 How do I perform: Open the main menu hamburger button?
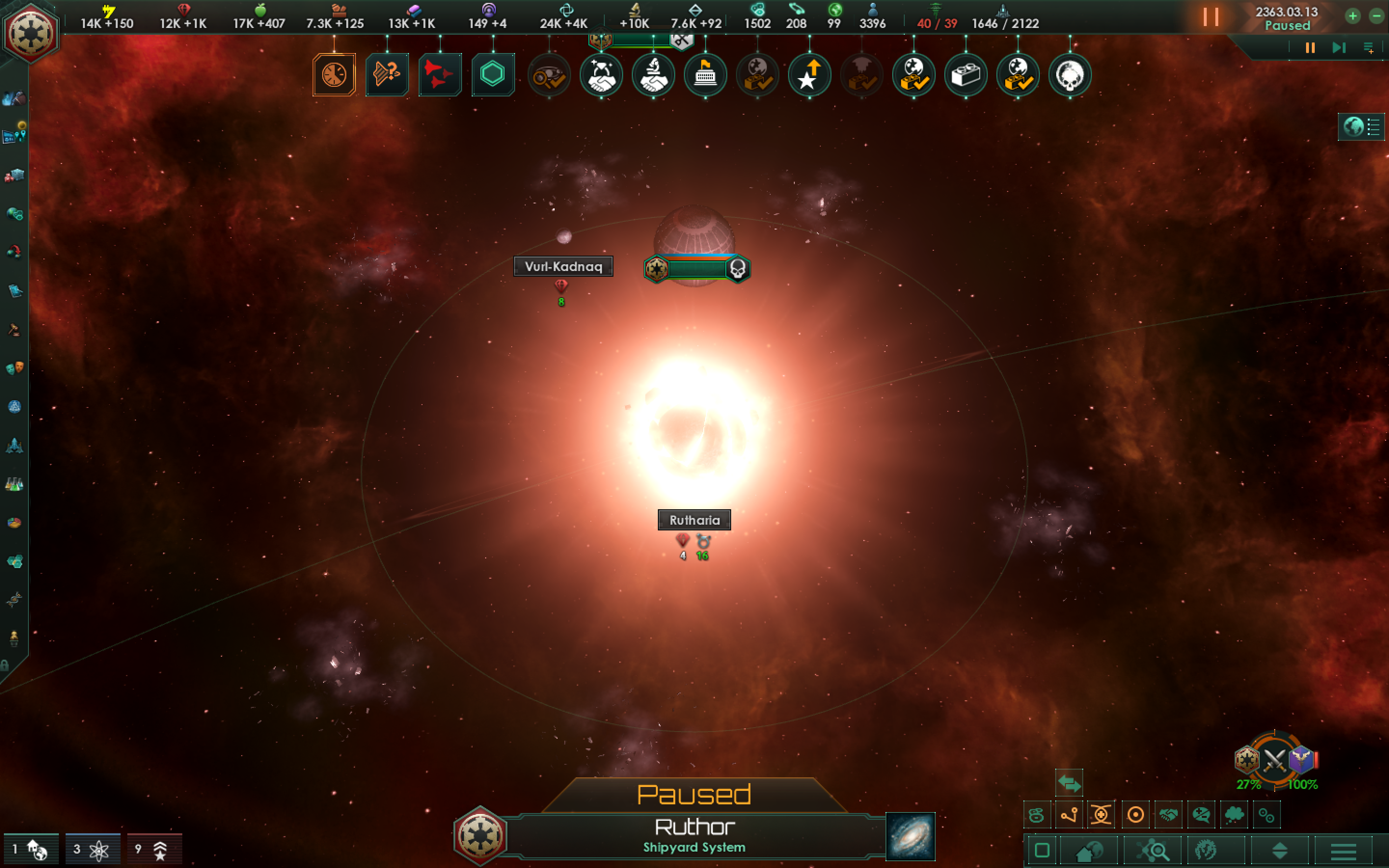pyautogui.click(x=1343, y=851)
